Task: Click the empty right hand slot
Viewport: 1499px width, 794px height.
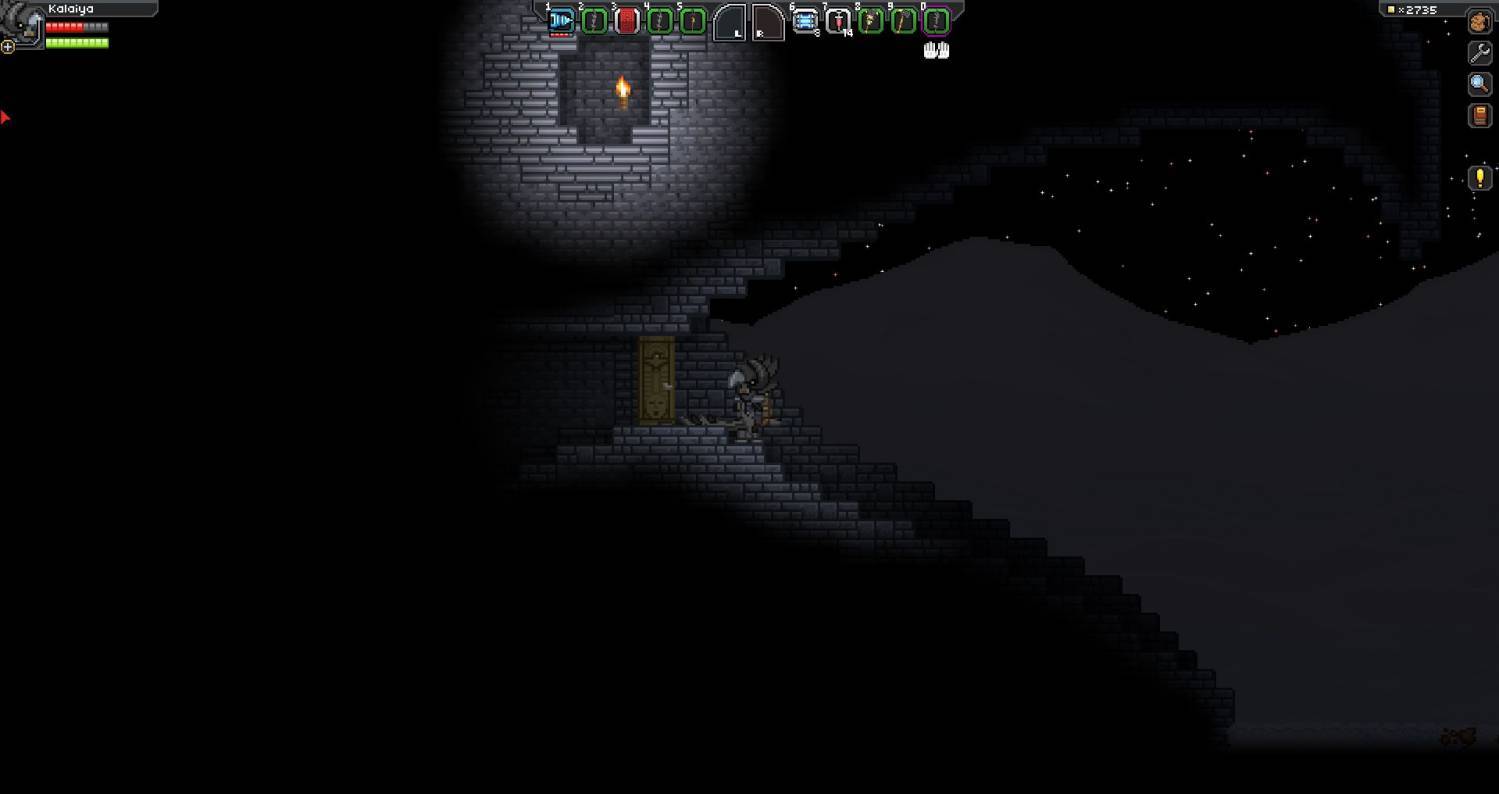Action: pyautogui.click(x=766, y=22)
